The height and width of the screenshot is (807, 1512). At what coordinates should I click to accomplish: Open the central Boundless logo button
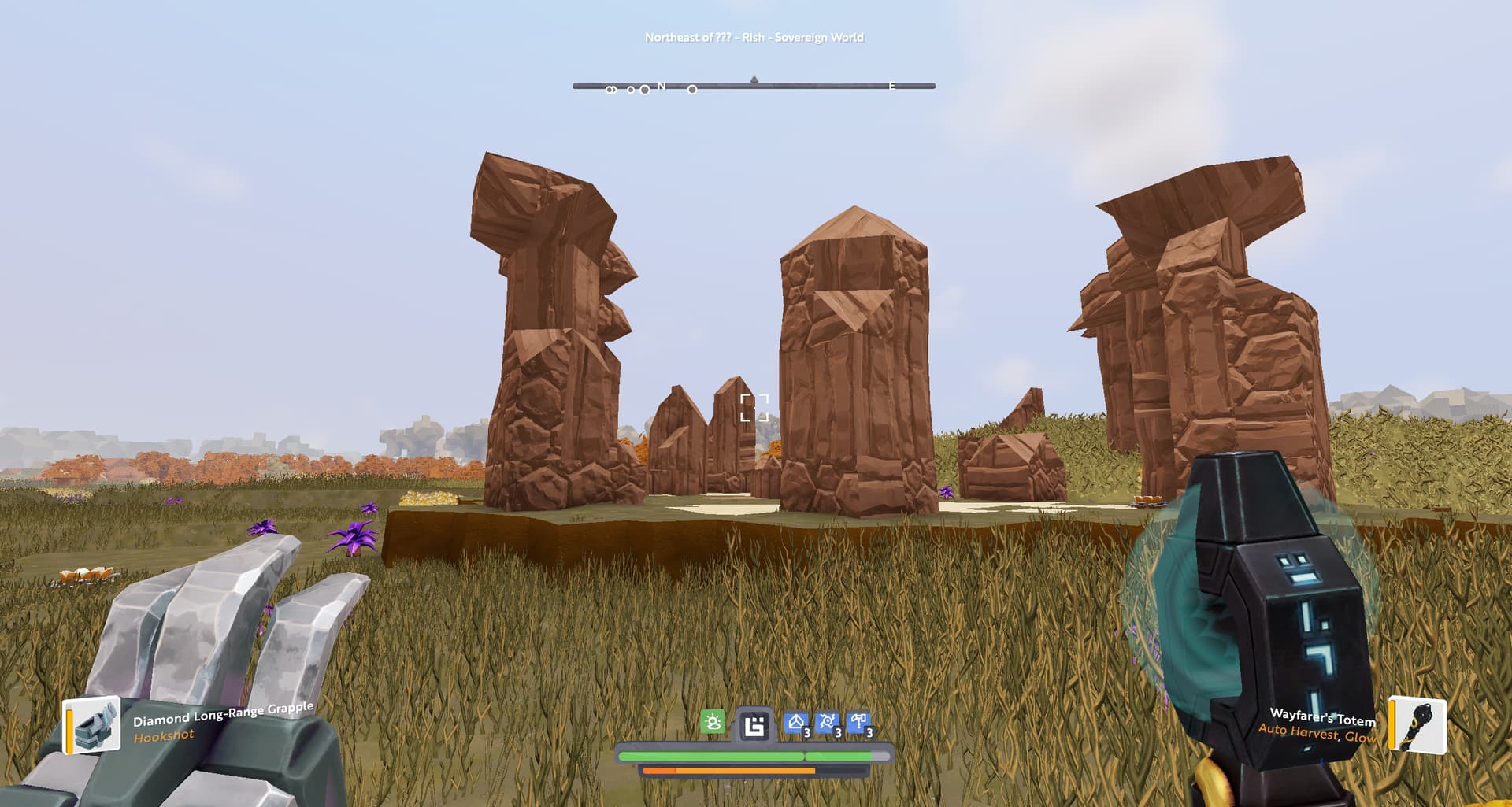tap(754, 725)
